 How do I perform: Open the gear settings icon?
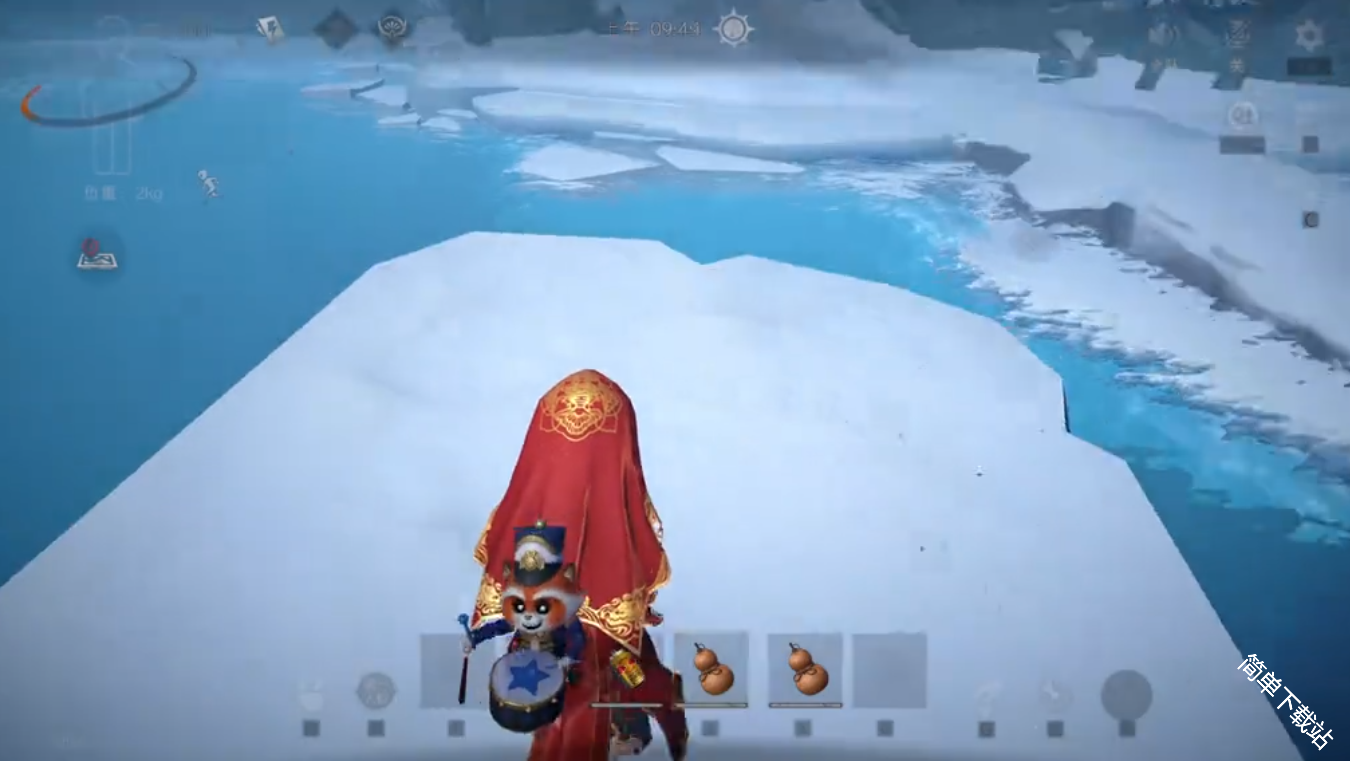1309,36
